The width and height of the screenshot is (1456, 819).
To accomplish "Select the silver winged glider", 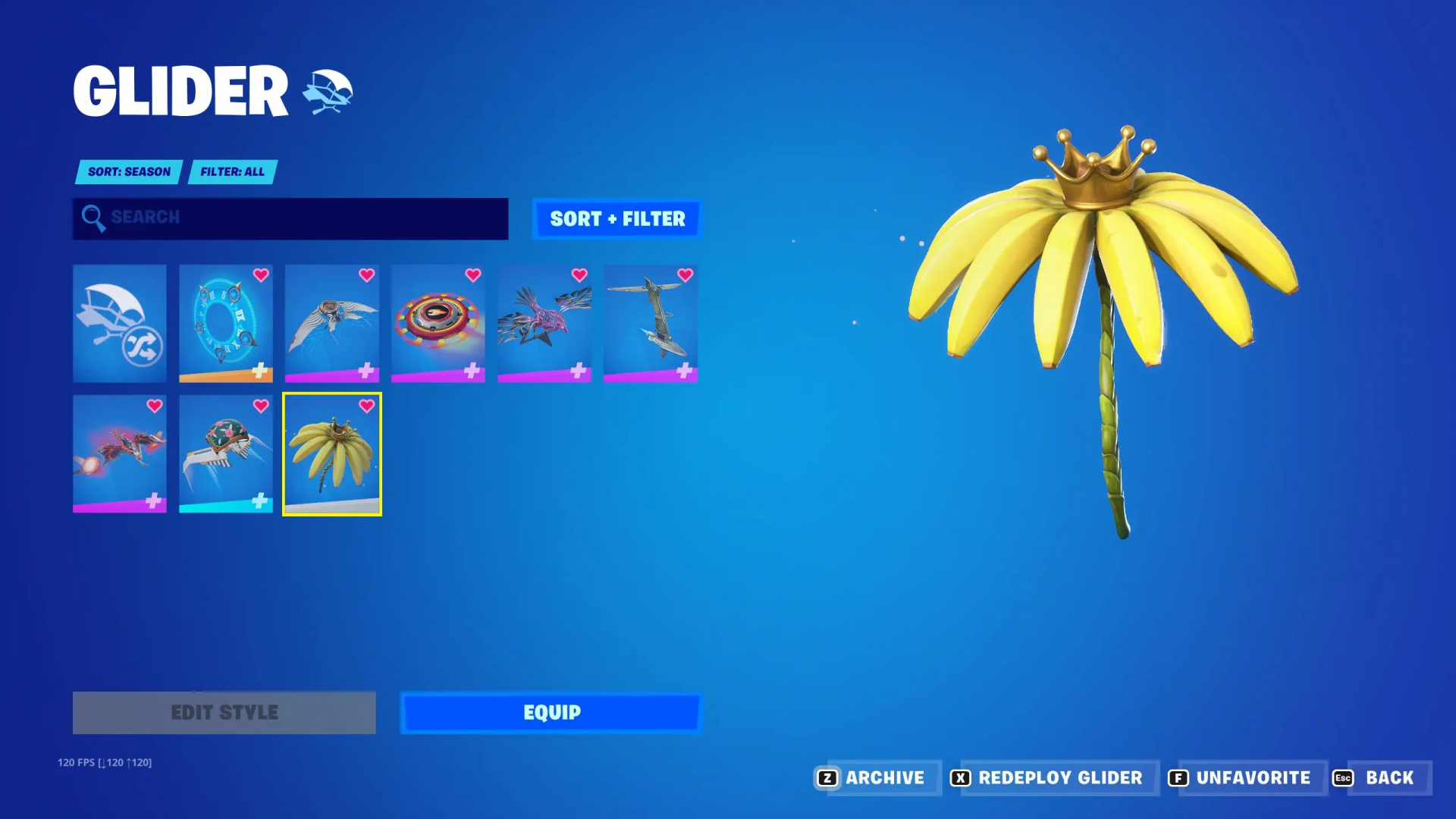I will click(x=332, y=323).
